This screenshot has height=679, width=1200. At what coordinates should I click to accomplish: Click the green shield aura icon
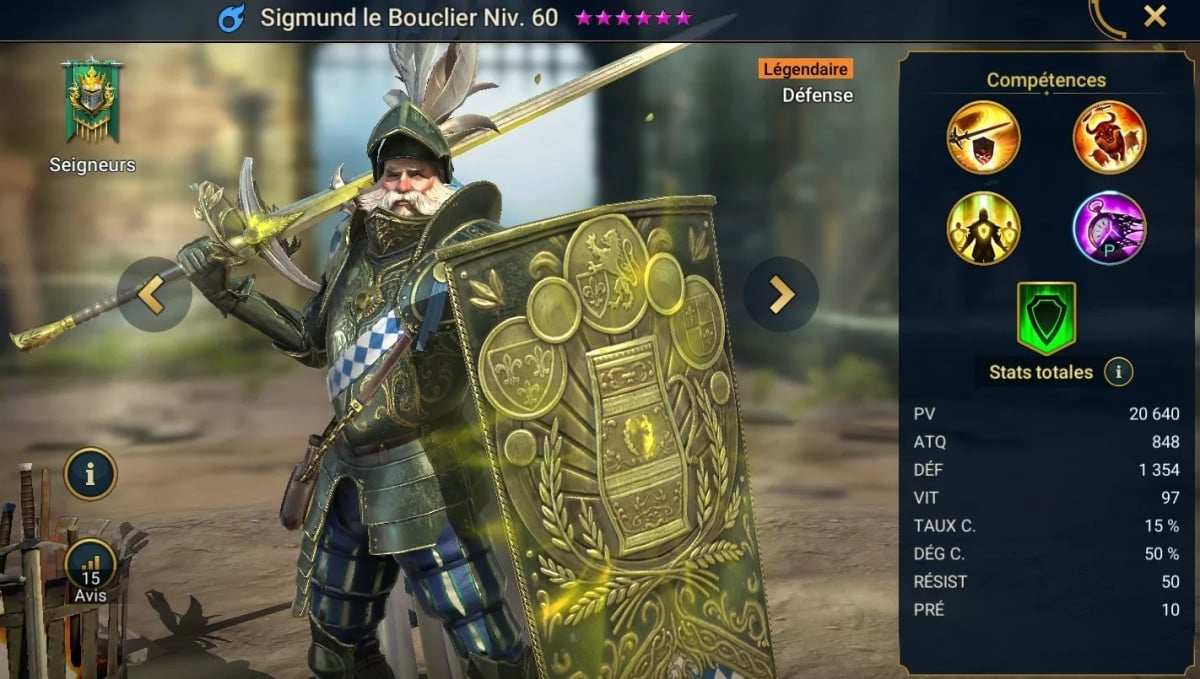coord(1046,317)
